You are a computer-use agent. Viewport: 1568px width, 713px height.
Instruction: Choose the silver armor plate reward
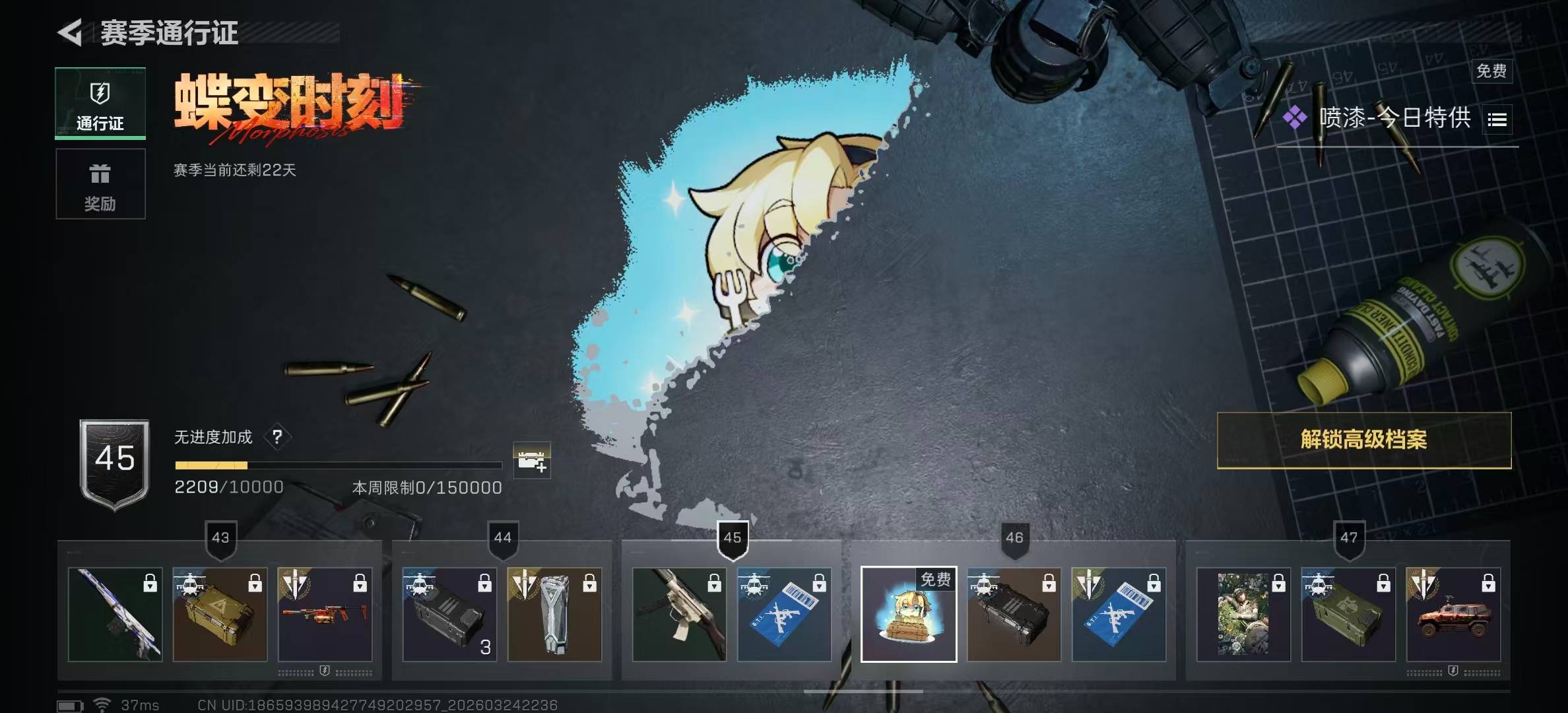(x=554, y=614)
